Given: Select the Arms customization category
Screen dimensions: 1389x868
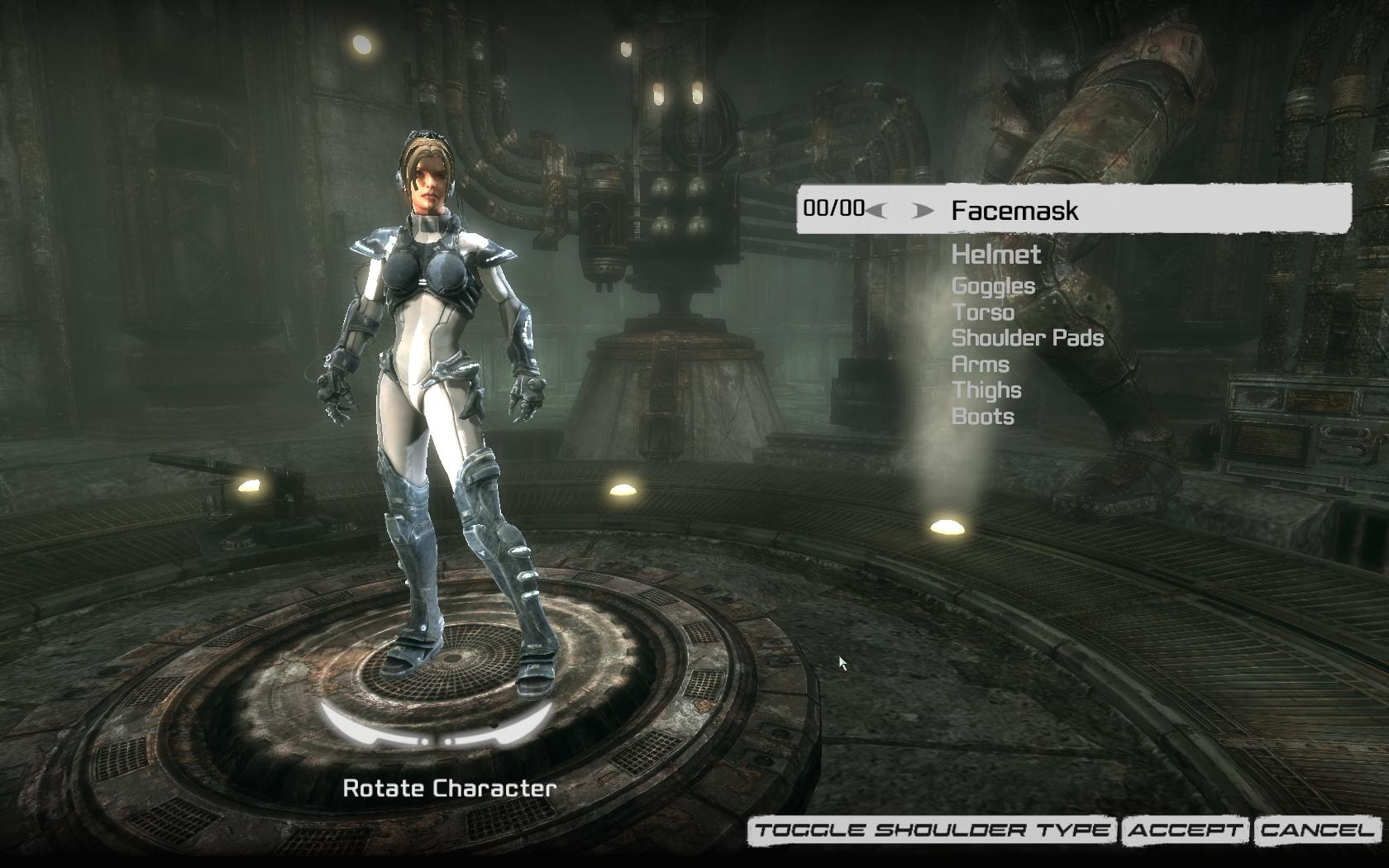Looking at the screenshot, I should click(980, 365).
